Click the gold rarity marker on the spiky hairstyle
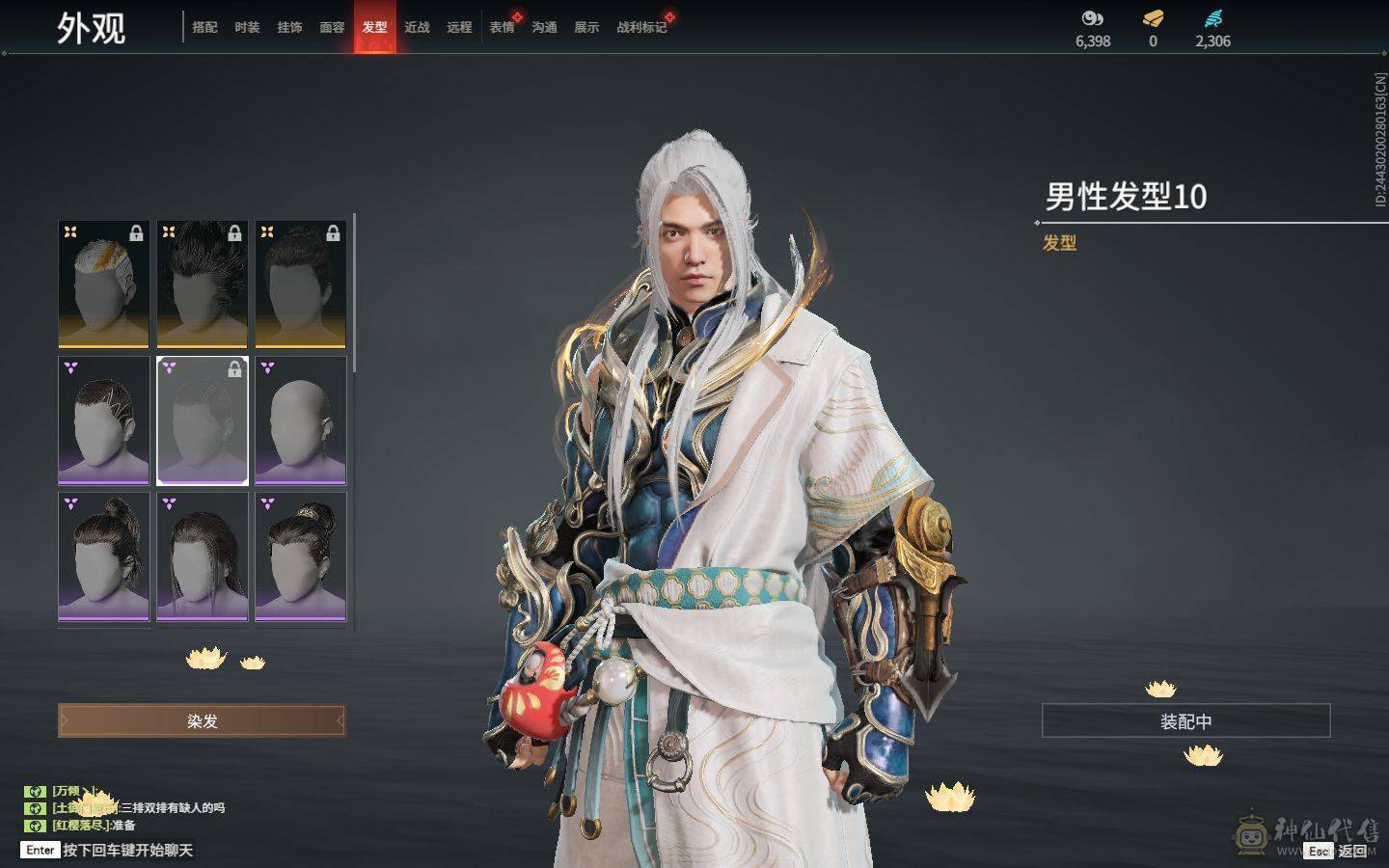Screen dimensions: 1389x868 point(168,230)
